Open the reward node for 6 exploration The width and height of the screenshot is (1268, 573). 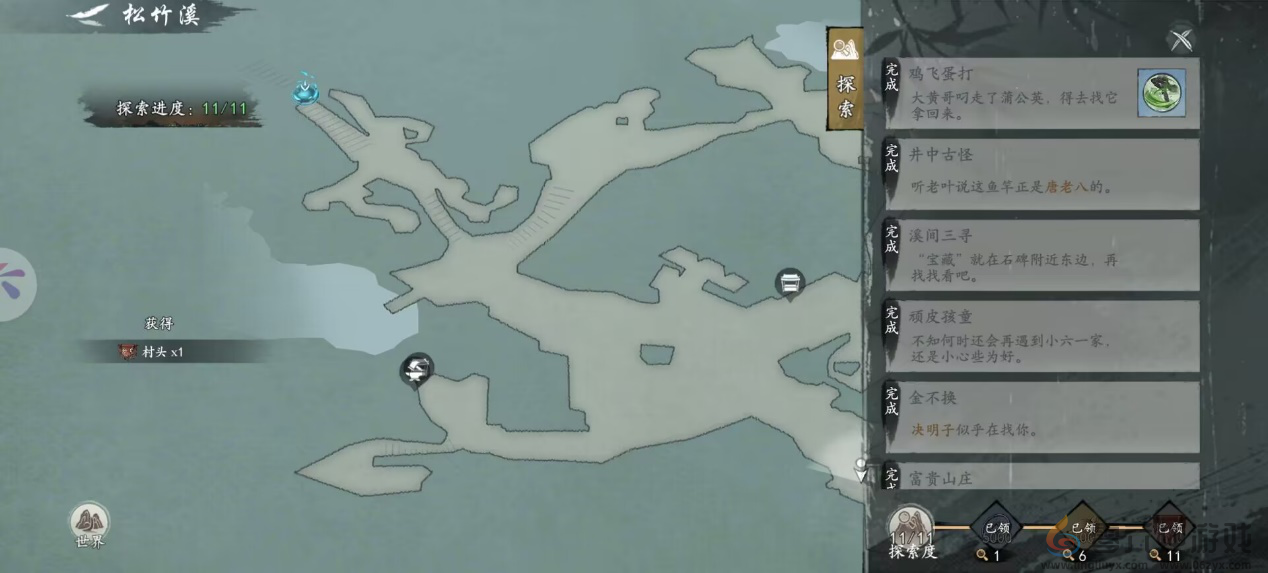1083,529
